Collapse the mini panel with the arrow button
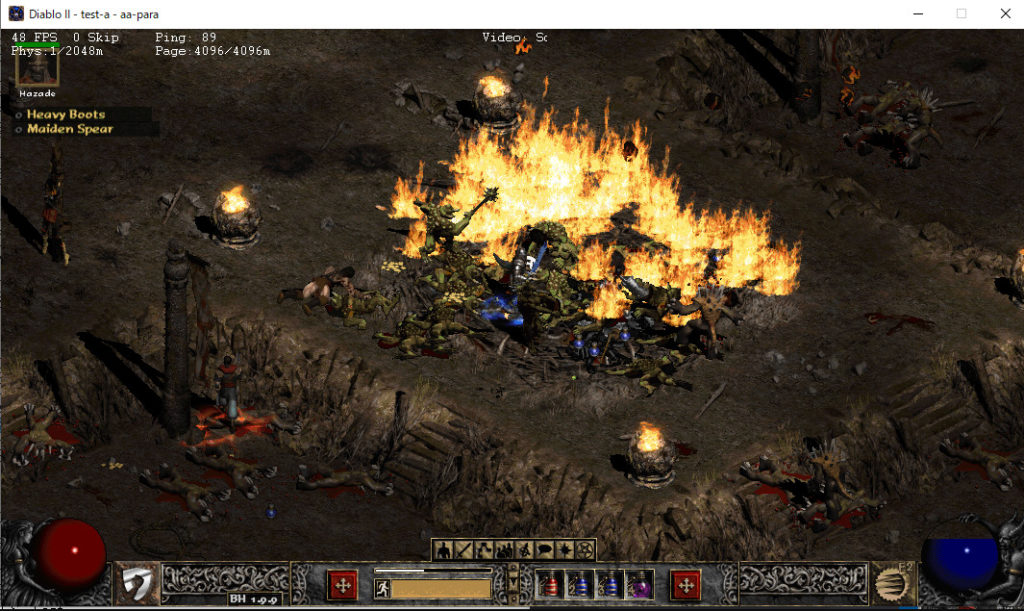The image size is (1024, 611). click(514, 582)
